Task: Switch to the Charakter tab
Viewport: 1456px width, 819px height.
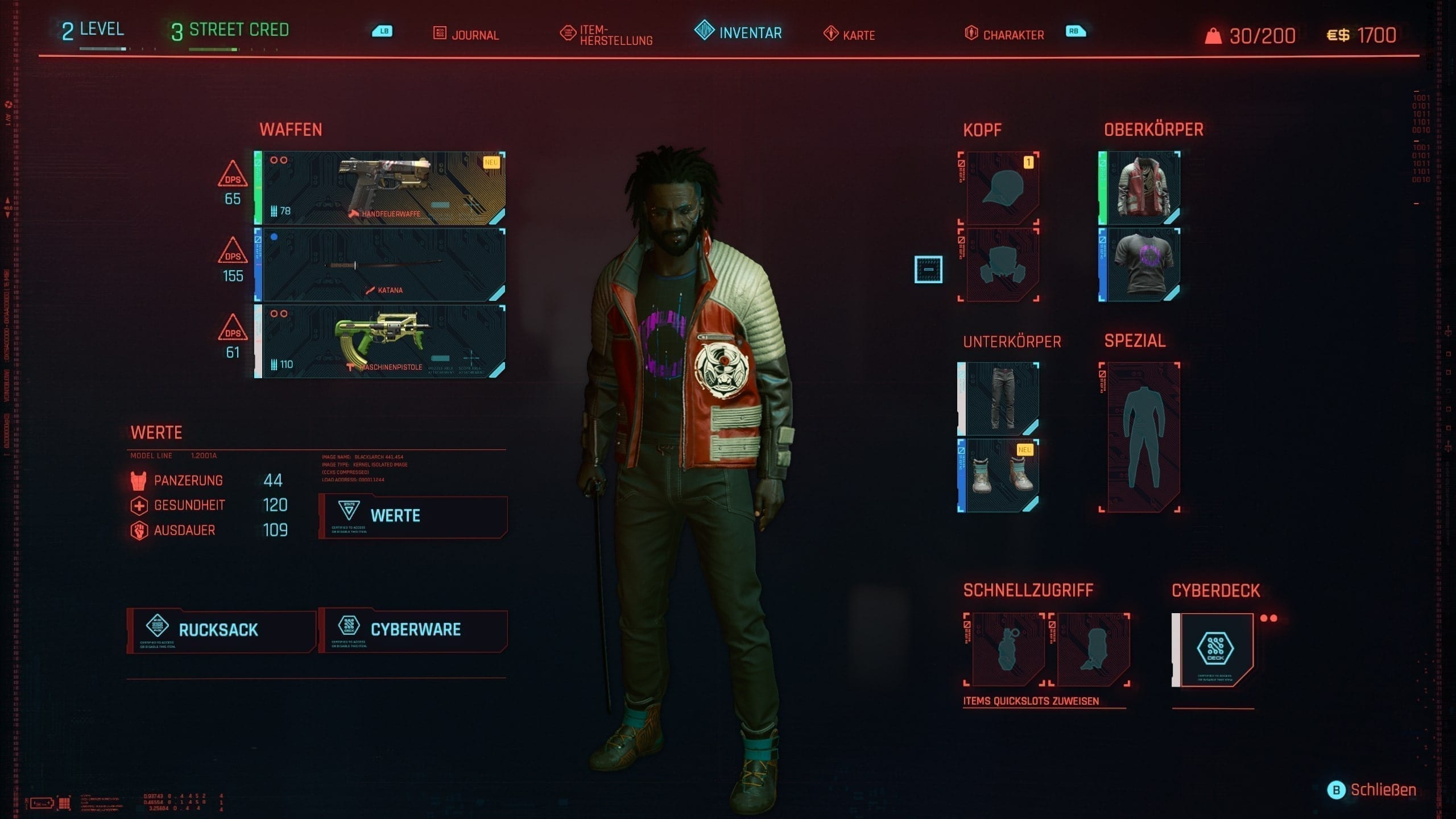Action: click(x=1005, y=35)
